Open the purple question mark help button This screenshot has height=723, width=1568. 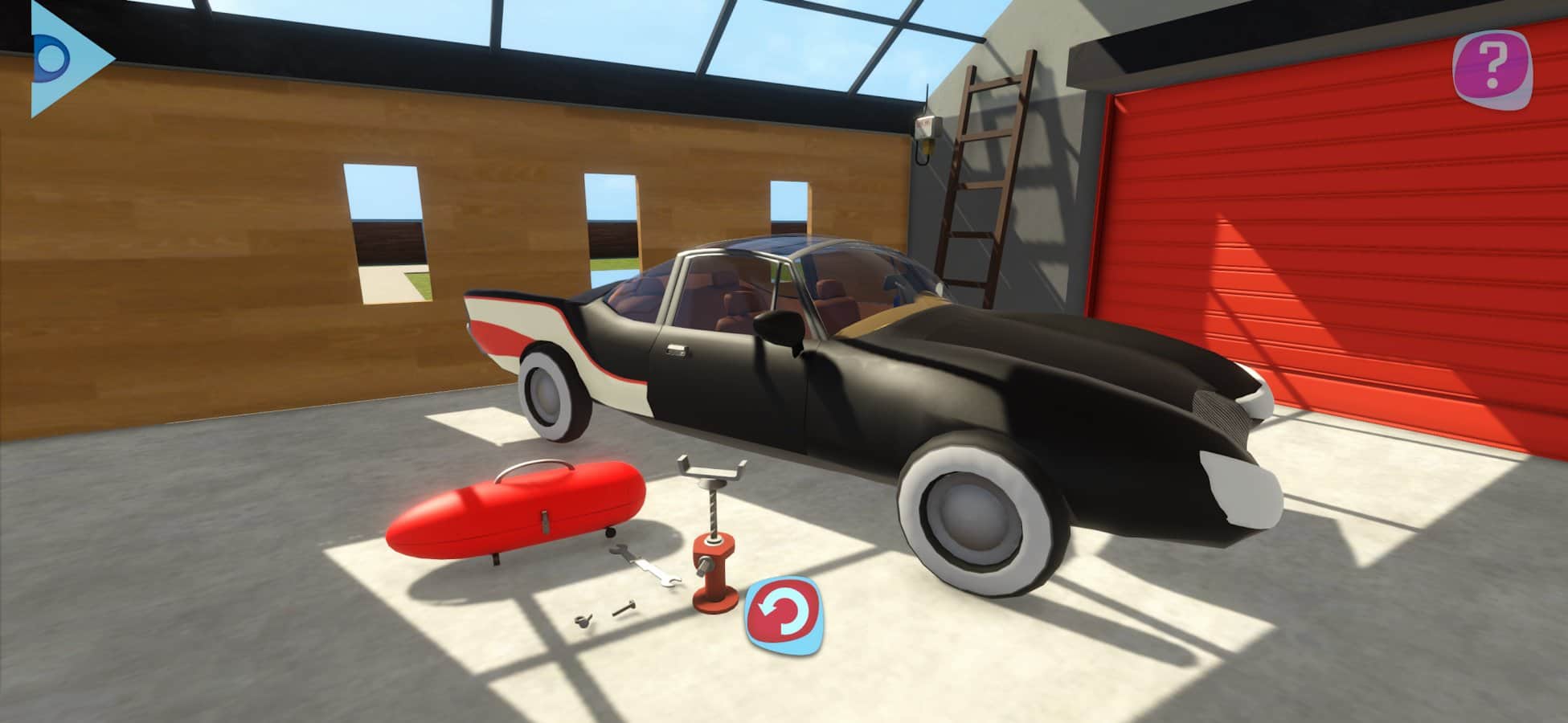(1492, 69)
